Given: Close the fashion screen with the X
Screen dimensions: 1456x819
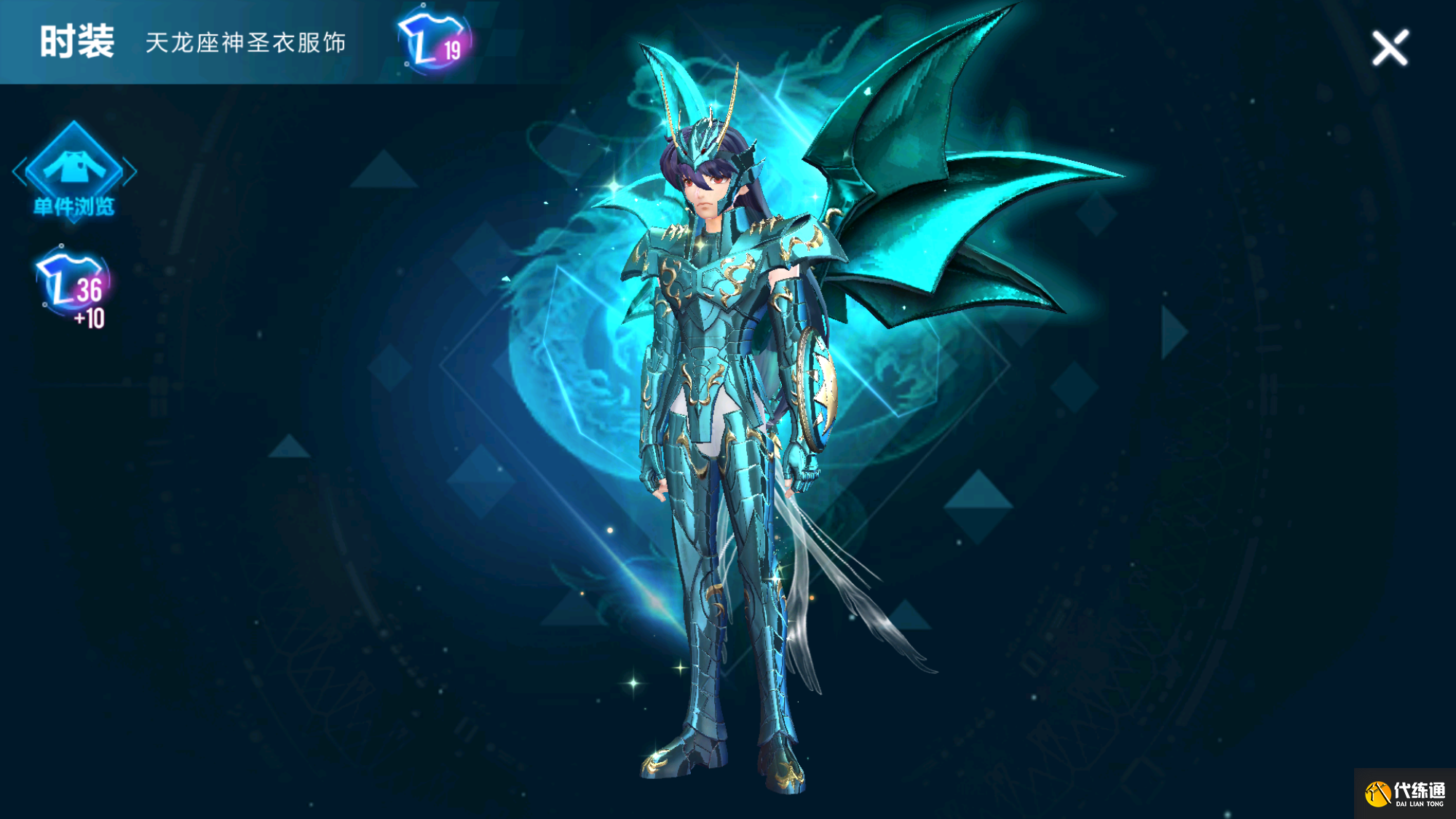Looking at the screenshot, I should pyautogui.click(x=1390, y=48).
